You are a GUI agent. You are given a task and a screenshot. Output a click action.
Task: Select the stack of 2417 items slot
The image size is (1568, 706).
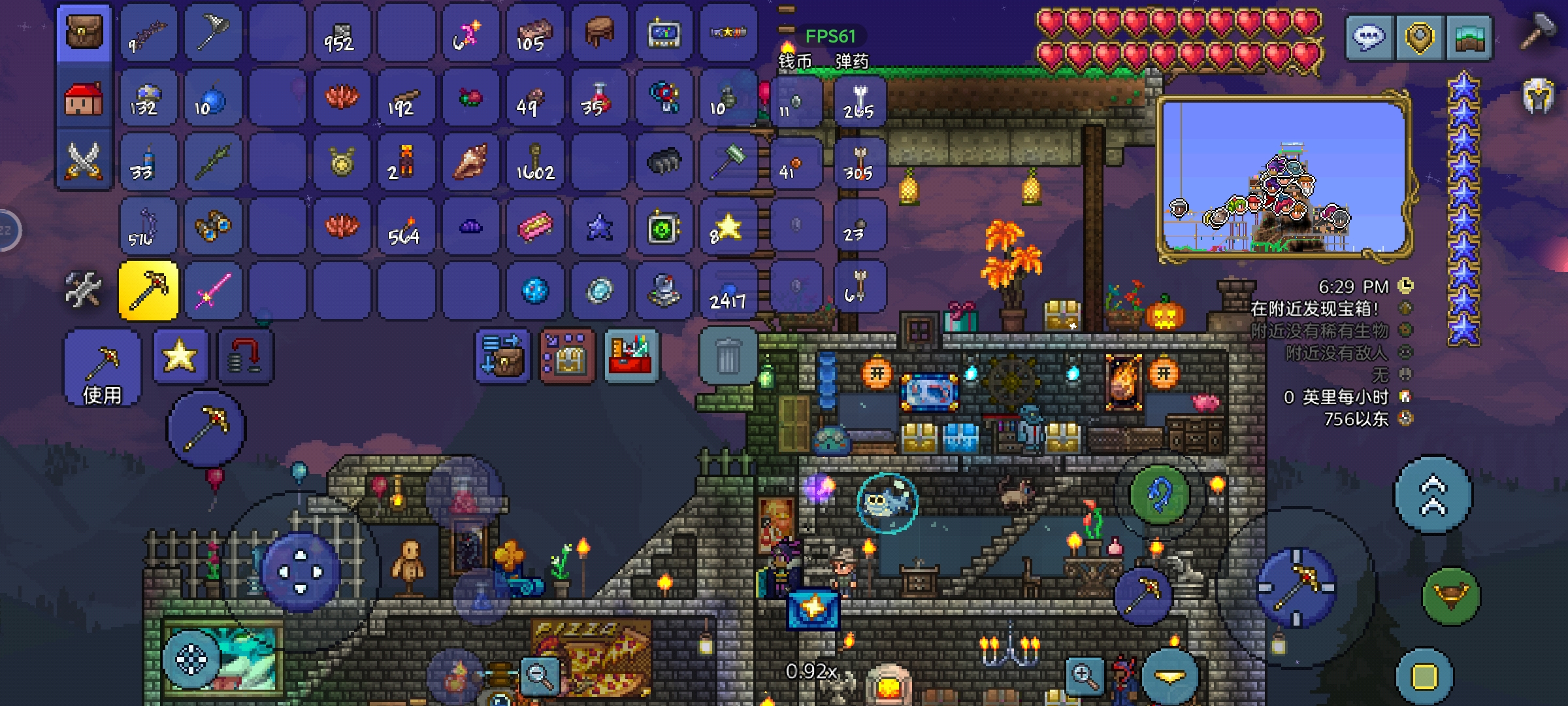[728, 290]
